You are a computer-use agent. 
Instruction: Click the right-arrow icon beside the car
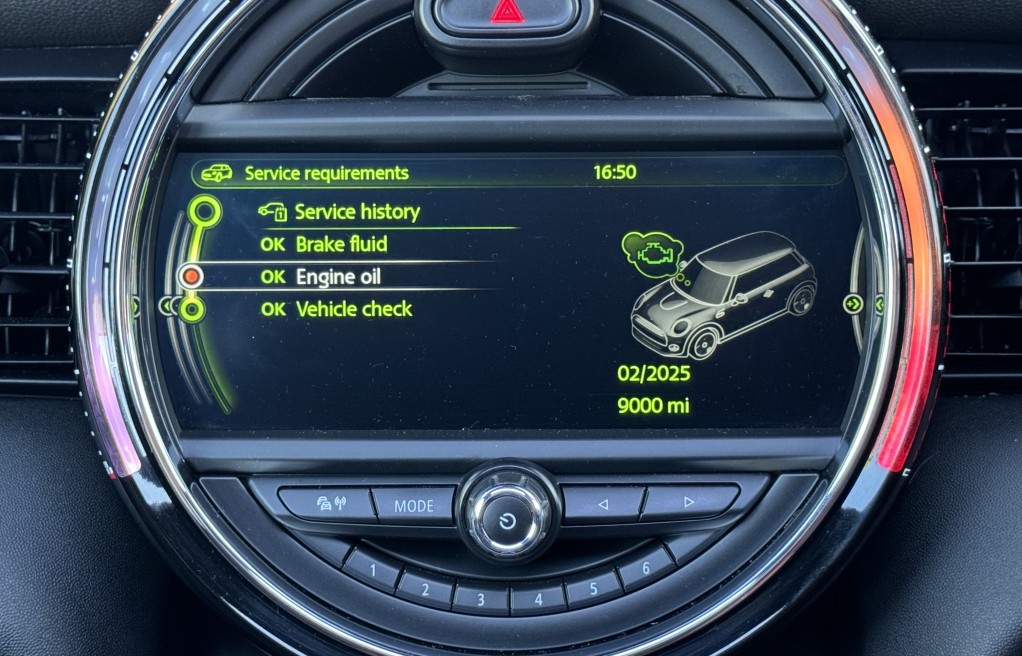[853, 304]
